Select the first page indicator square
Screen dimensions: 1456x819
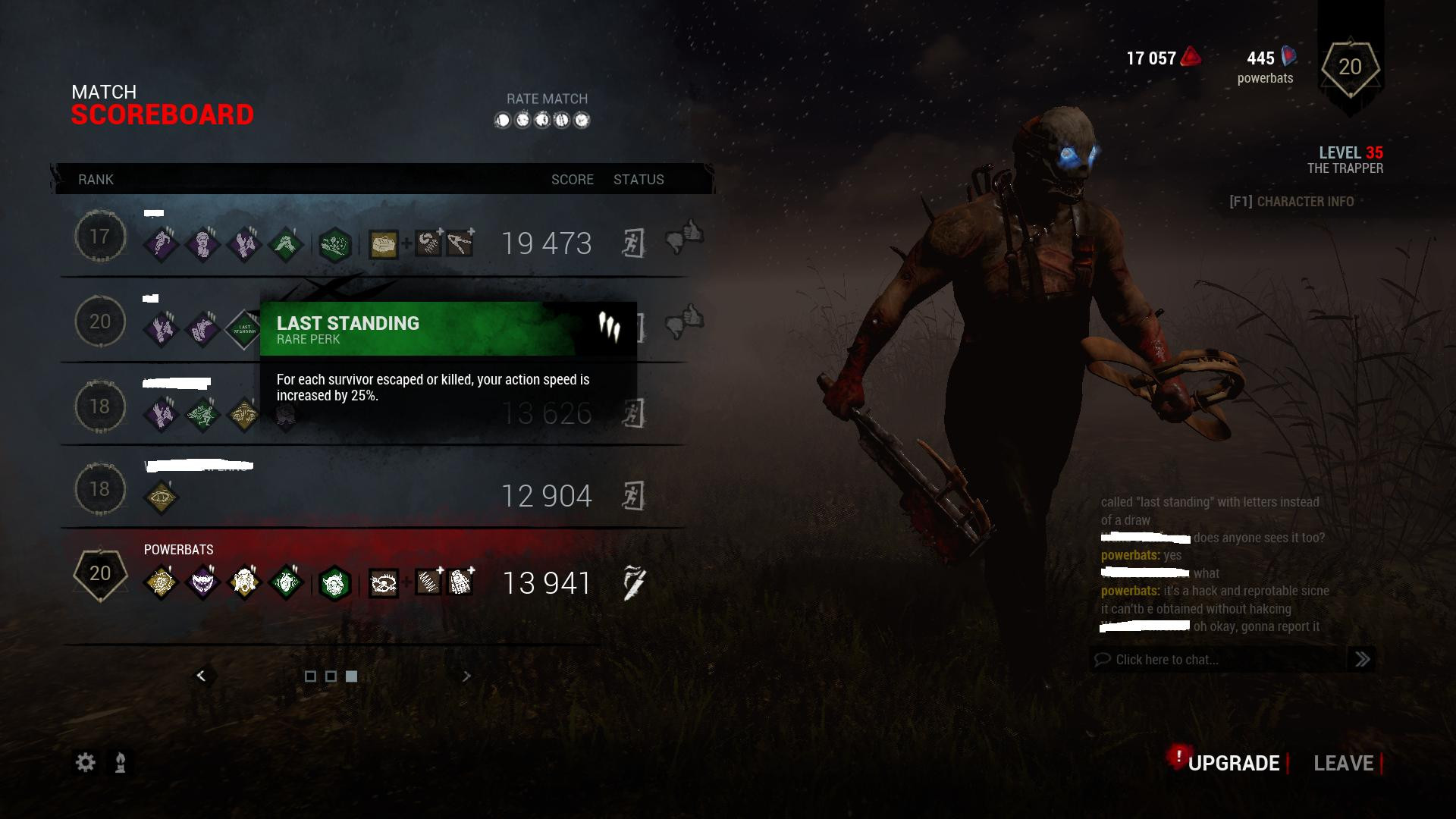click(x=310, y=676)
